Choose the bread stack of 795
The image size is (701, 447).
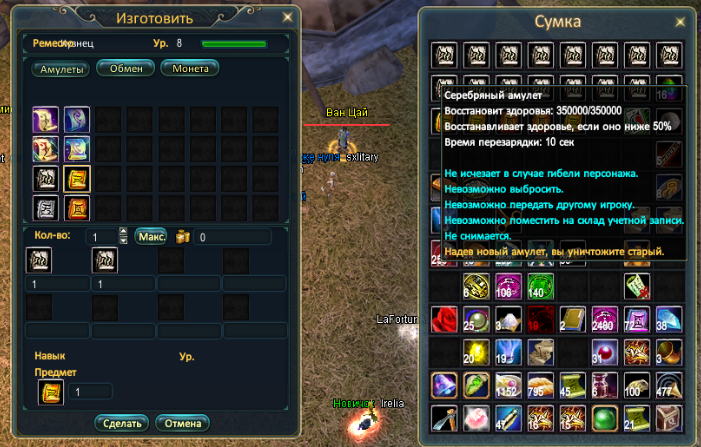(x=539, y=384)
